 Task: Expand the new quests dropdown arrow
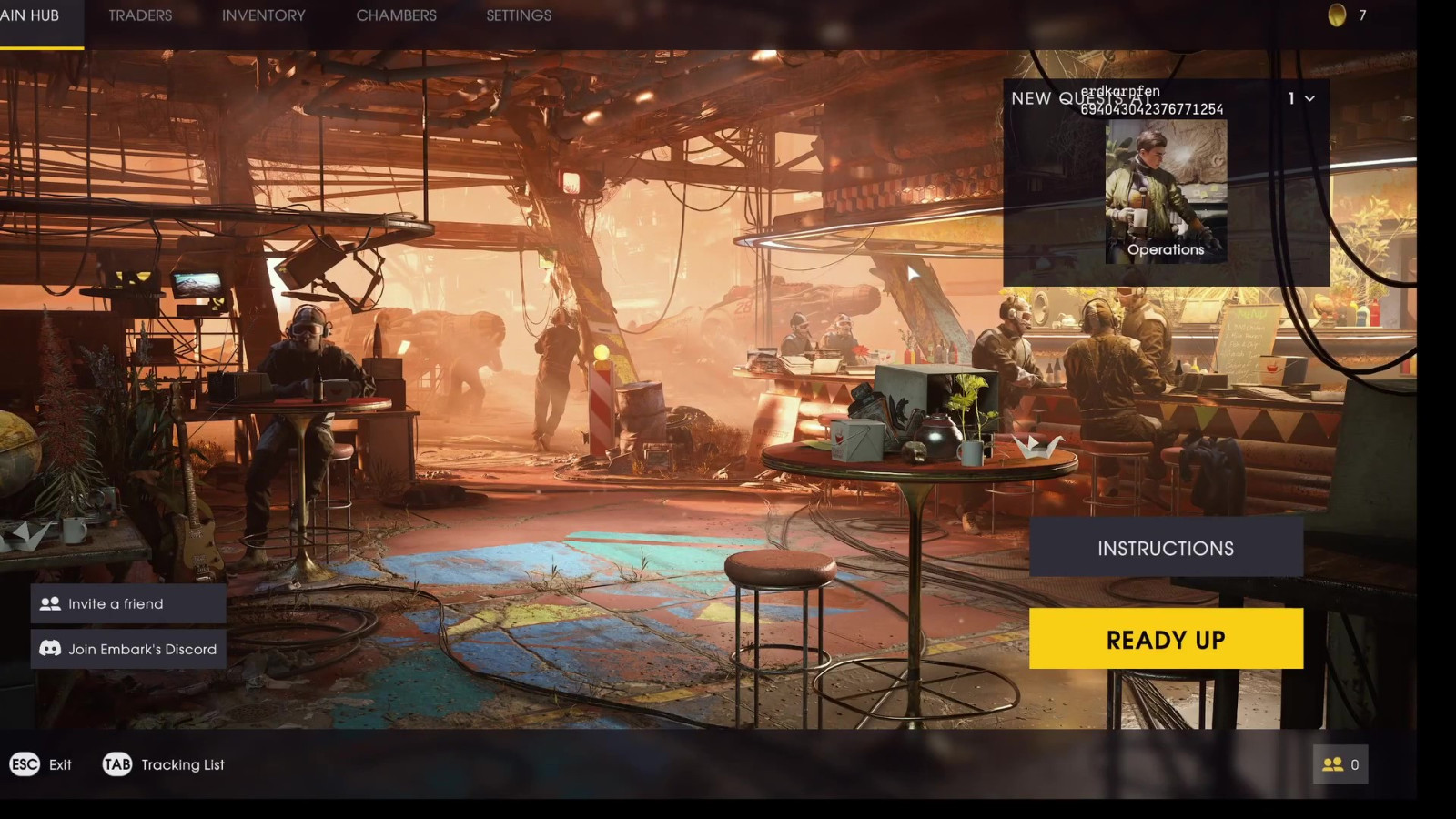(x=1309, y=98)
